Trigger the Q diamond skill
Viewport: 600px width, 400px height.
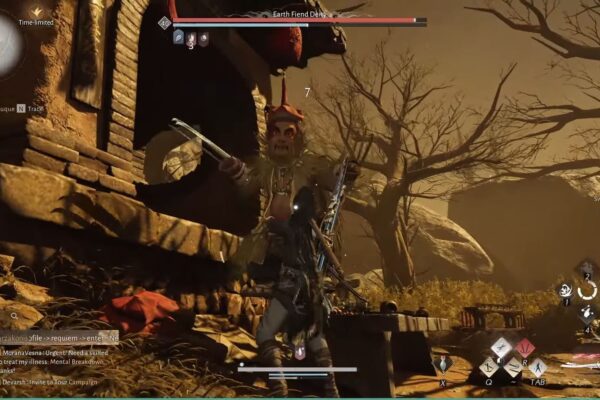(487, 365)
